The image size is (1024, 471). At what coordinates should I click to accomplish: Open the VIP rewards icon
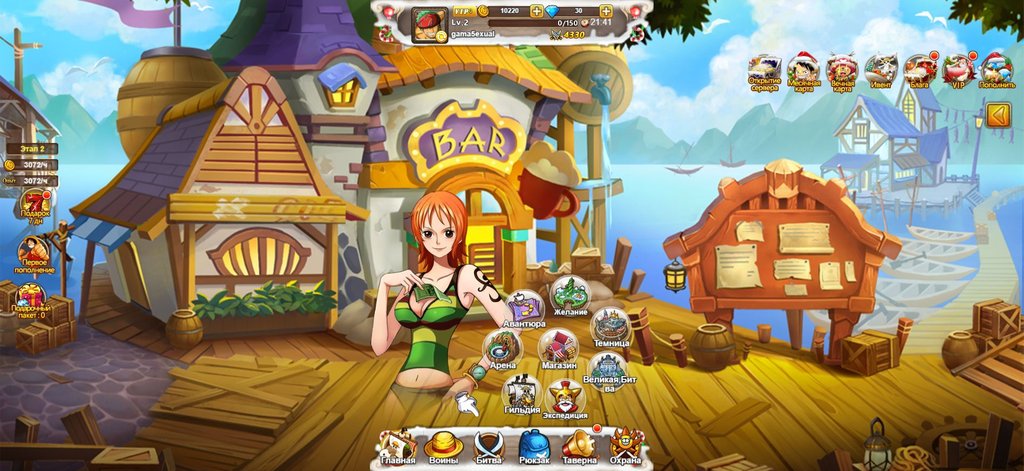956,72
